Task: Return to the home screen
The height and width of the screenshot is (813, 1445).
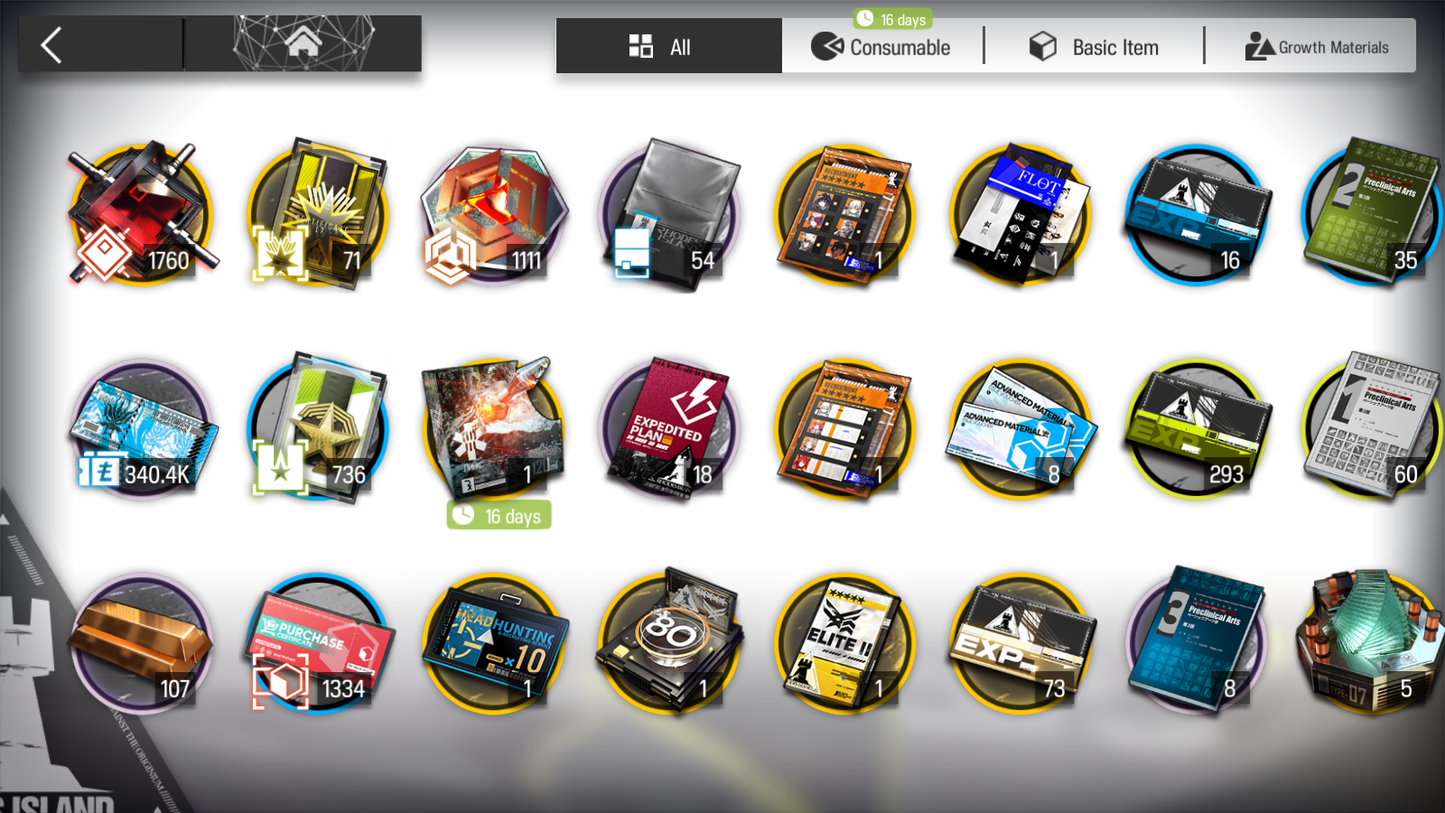Action: pyautogui.click(x=303, y=44)
